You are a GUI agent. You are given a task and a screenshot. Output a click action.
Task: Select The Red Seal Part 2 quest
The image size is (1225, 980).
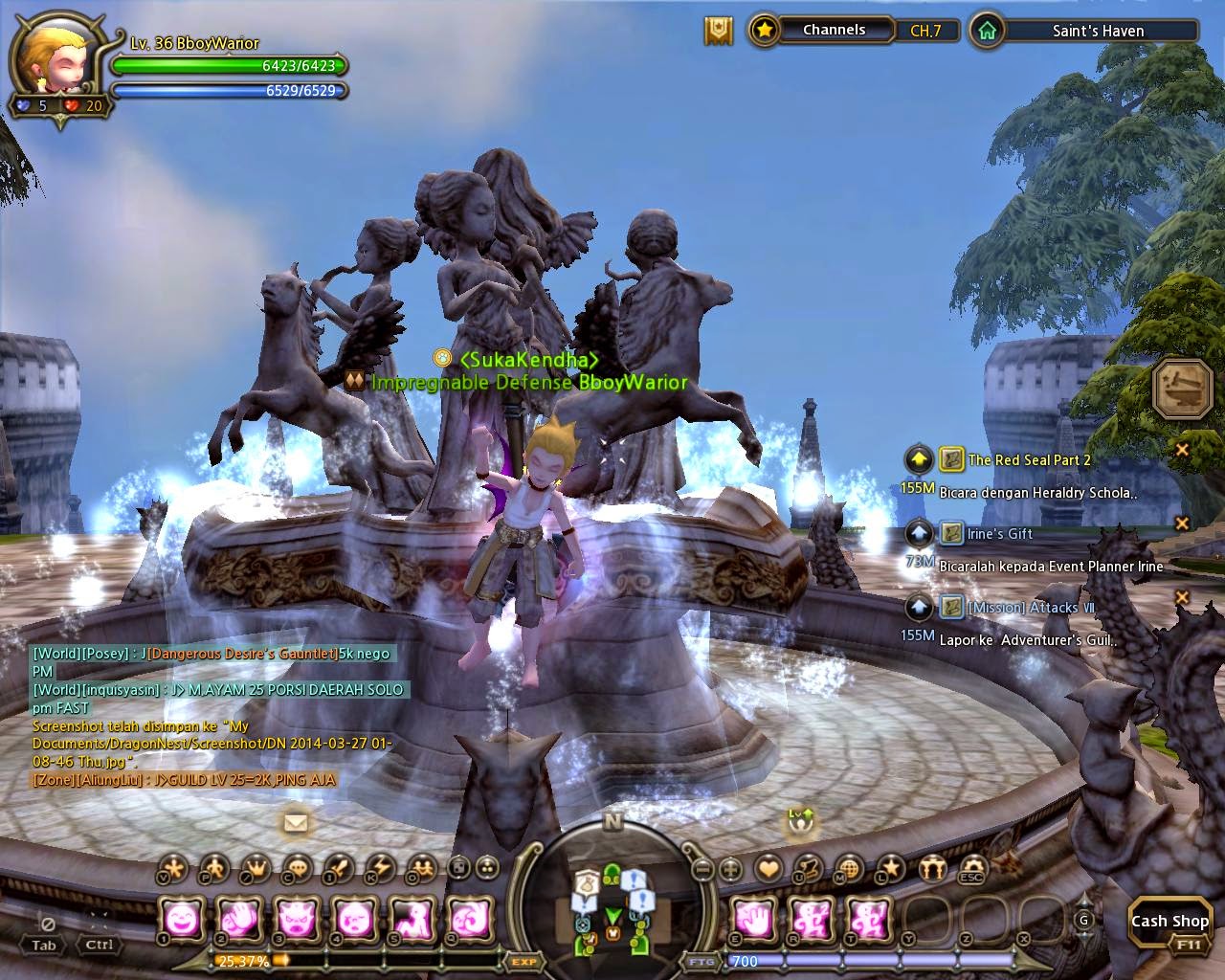pos(1029,460)
